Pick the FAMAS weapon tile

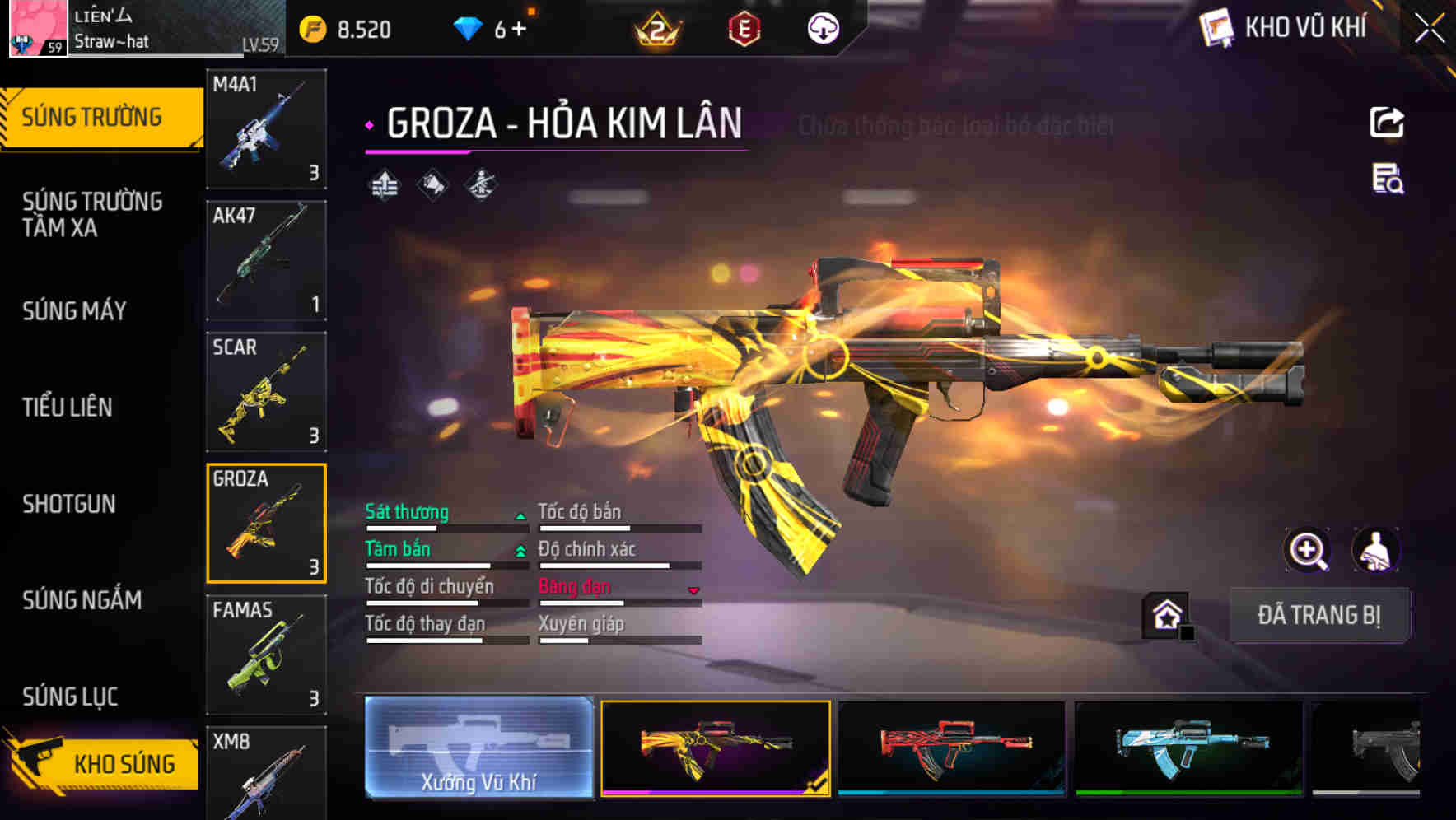tap(266, 655)
